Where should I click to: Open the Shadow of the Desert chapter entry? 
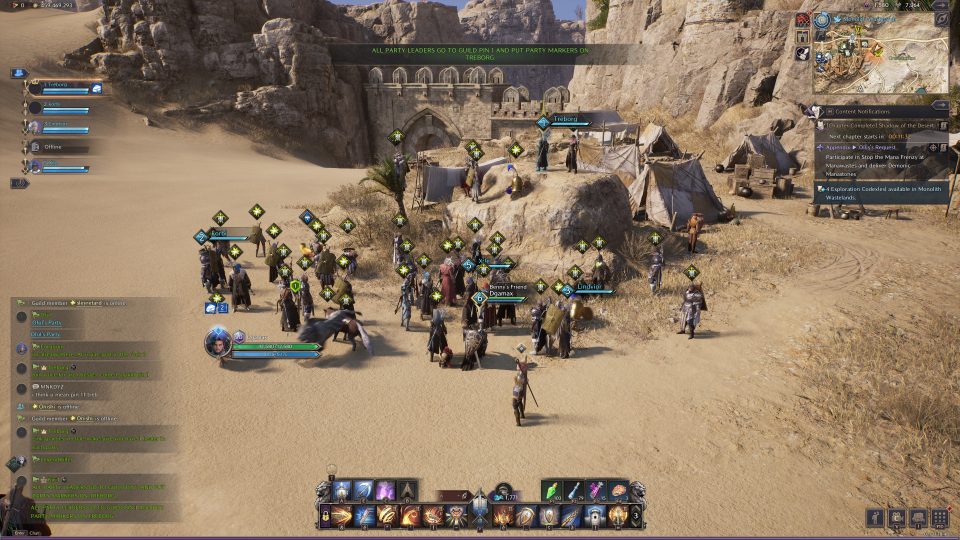coord(880,125)
